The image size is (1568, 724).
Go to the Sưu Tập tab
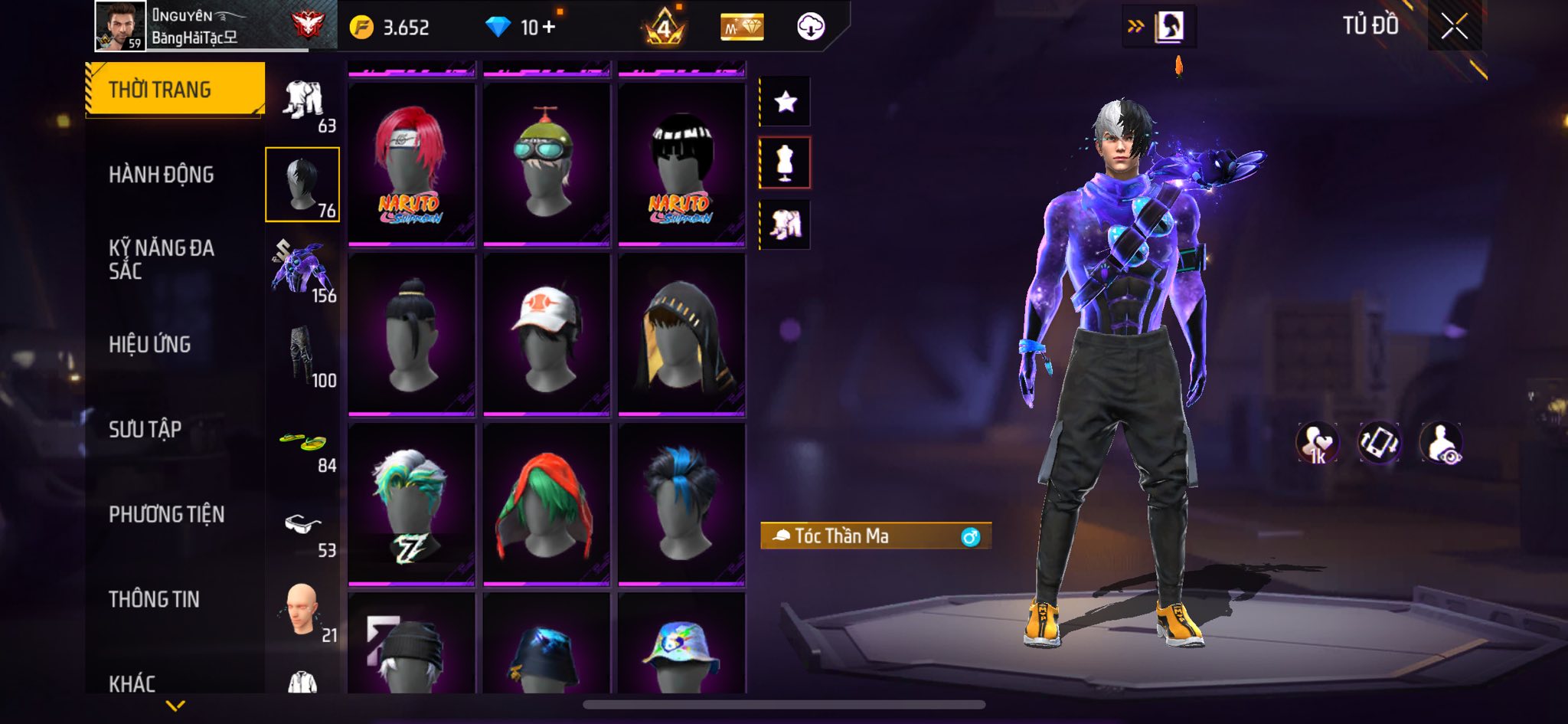coord(145,430)
